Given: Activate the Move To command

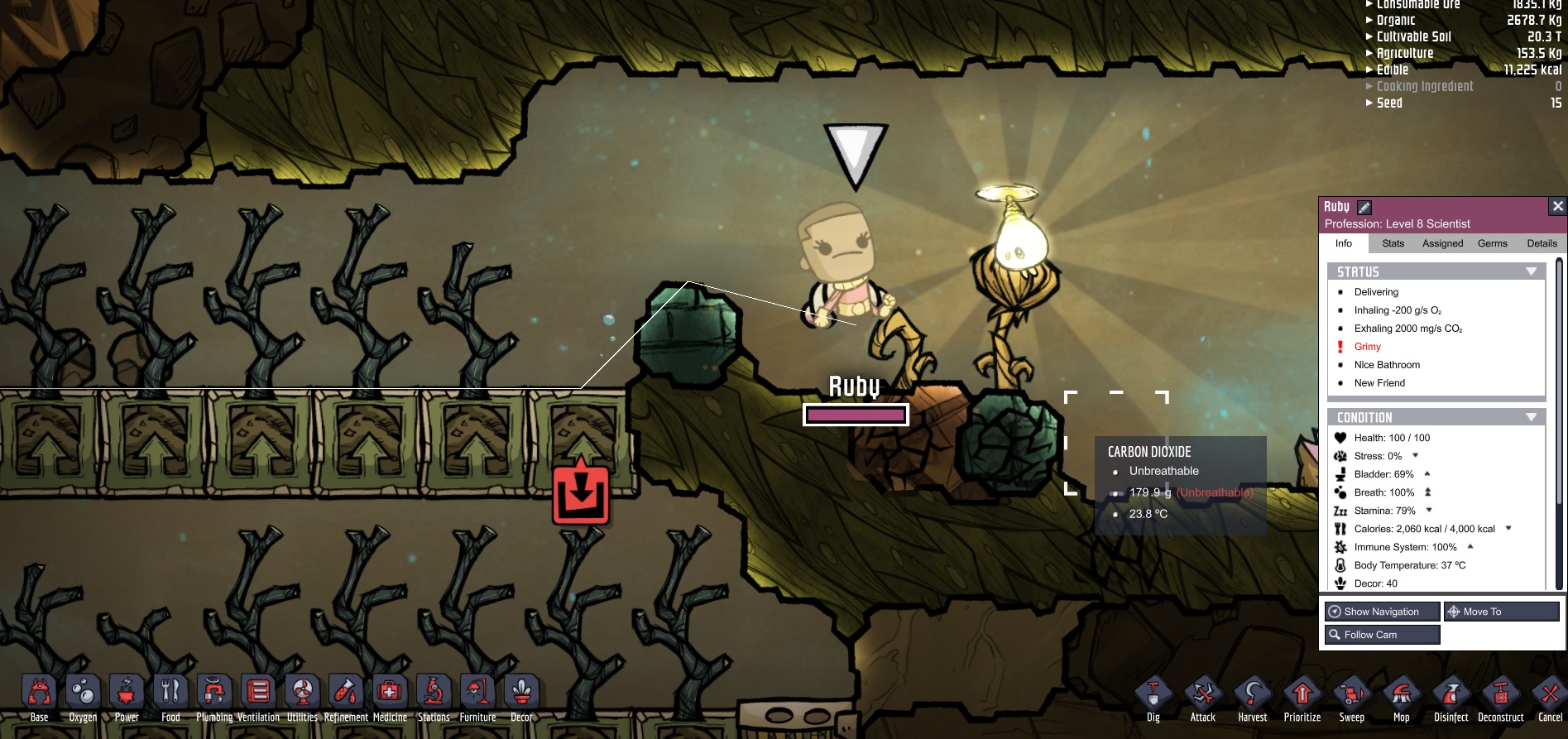Looking at the screenshot, I should tap(1501, 612).
